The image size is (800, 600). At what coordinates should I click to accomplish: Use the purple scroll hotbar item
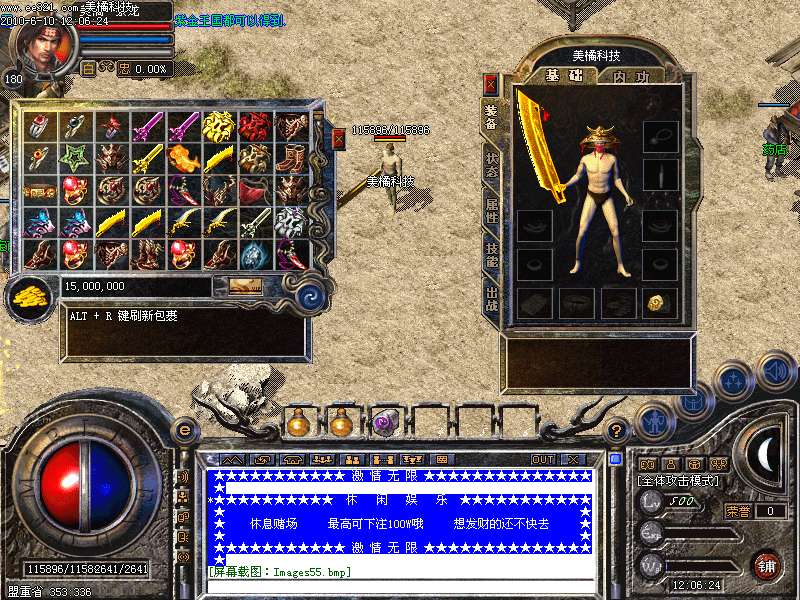[385, 423]
